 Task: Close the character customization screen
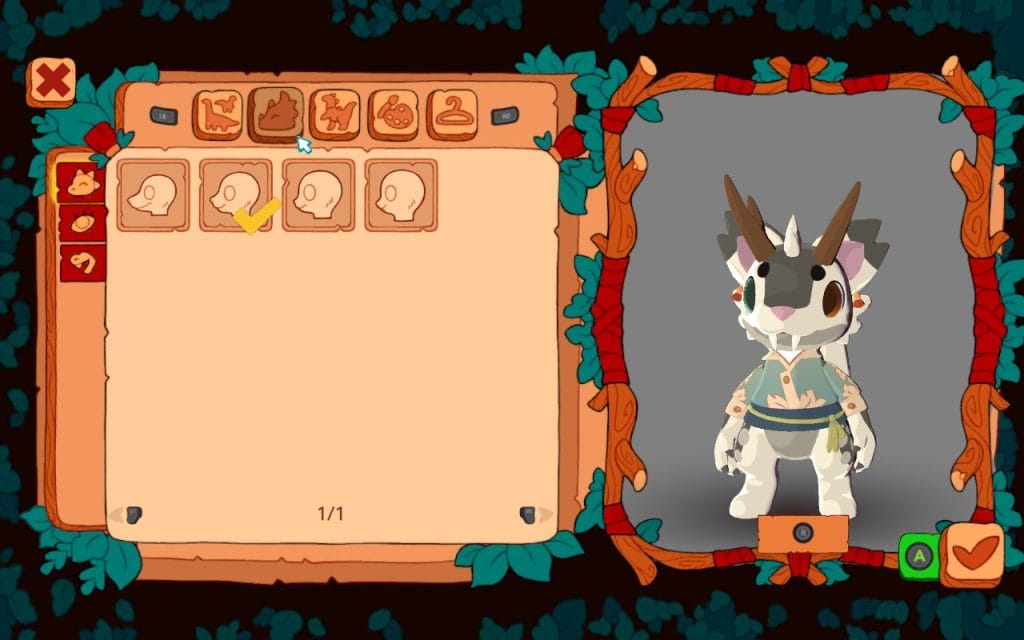50,82
